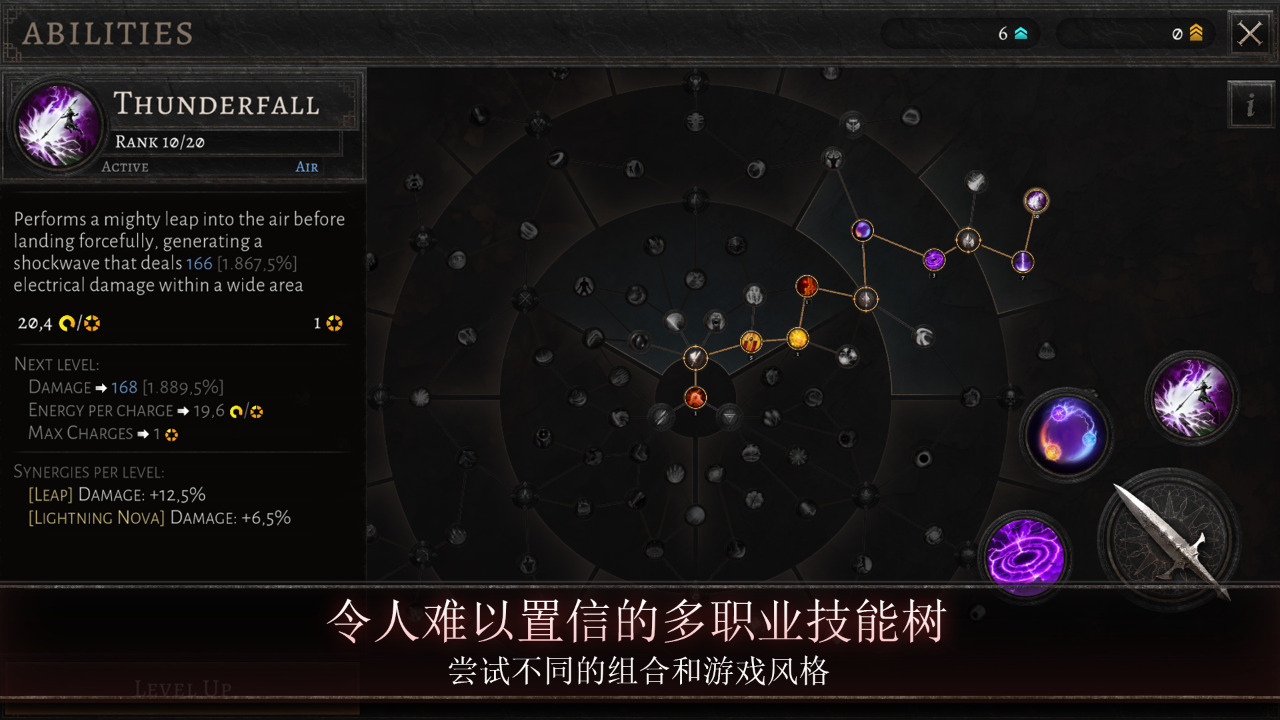Viewport: 1280px width, 720px height.
Task: Select the rank 3 purple swirl tree node
Action: (x=934, y=262)
